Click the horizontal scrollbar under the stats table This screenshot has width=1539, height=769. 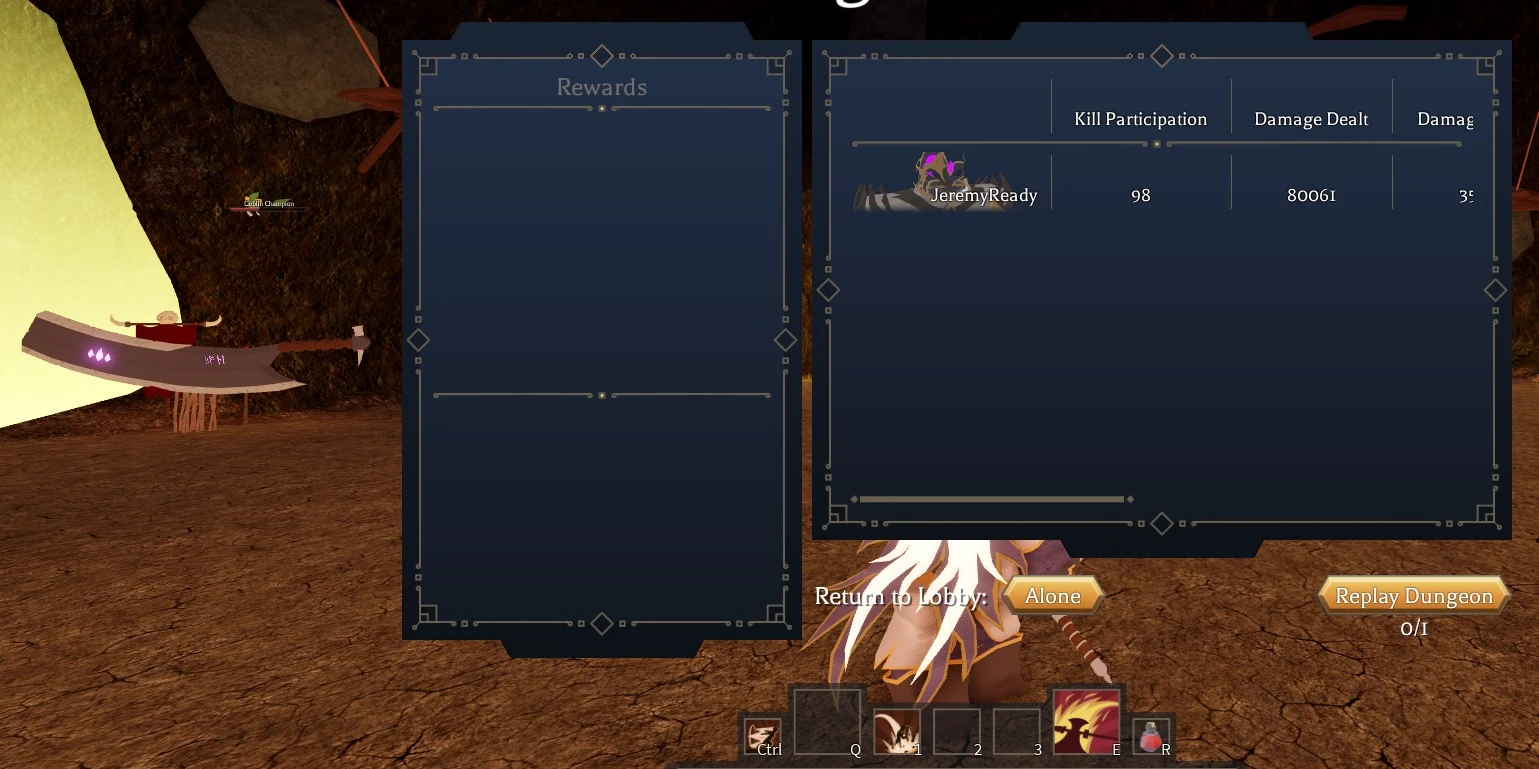click(x=991, y=499)
